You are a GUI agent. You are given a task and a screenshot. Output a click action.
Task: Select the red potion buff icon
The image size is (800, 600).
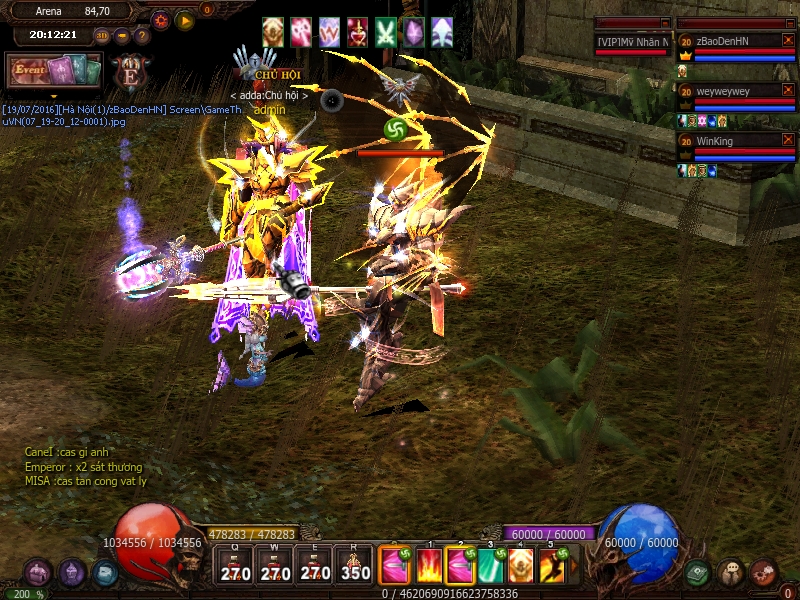point(358,32)
